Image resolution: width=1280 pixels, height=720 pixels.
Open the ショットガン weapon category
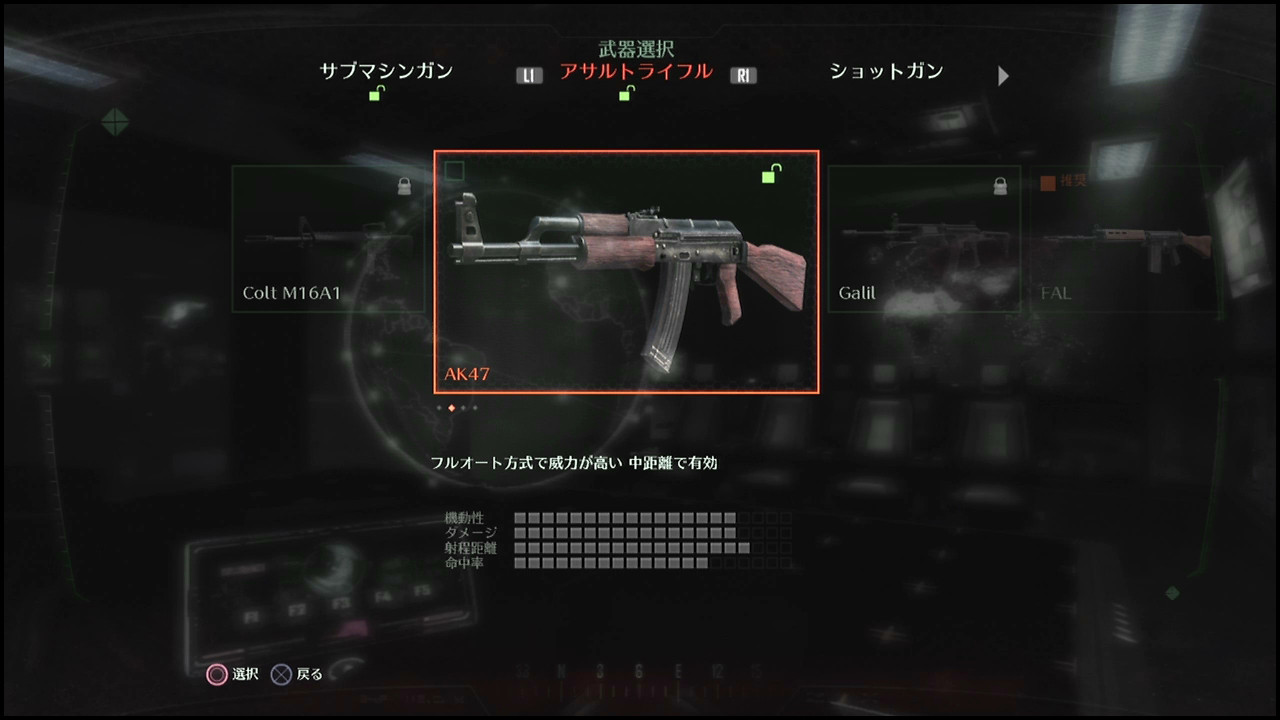click(x=884, y=71)
